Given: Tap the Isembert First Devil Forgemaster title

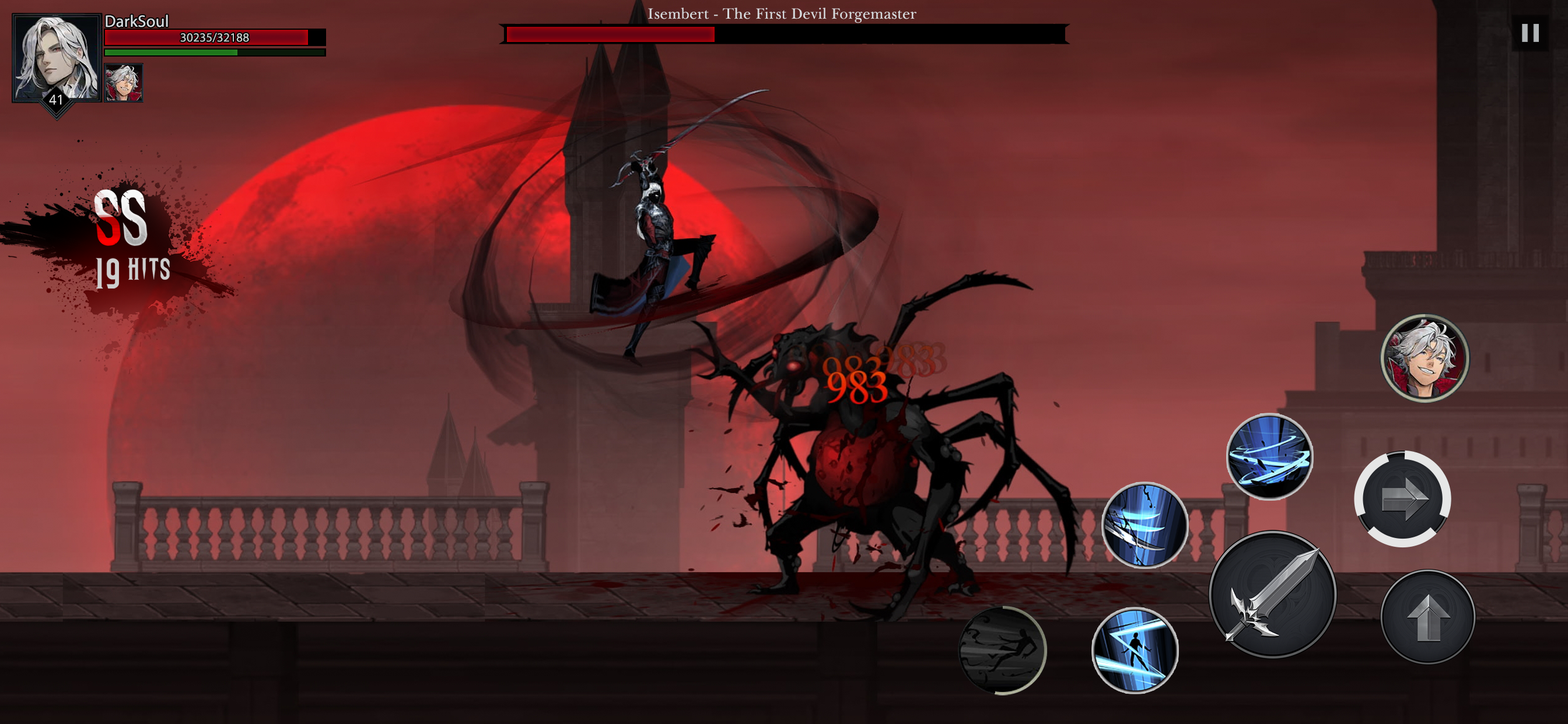Looking at the screenshot, I should (x=784, y=14).
